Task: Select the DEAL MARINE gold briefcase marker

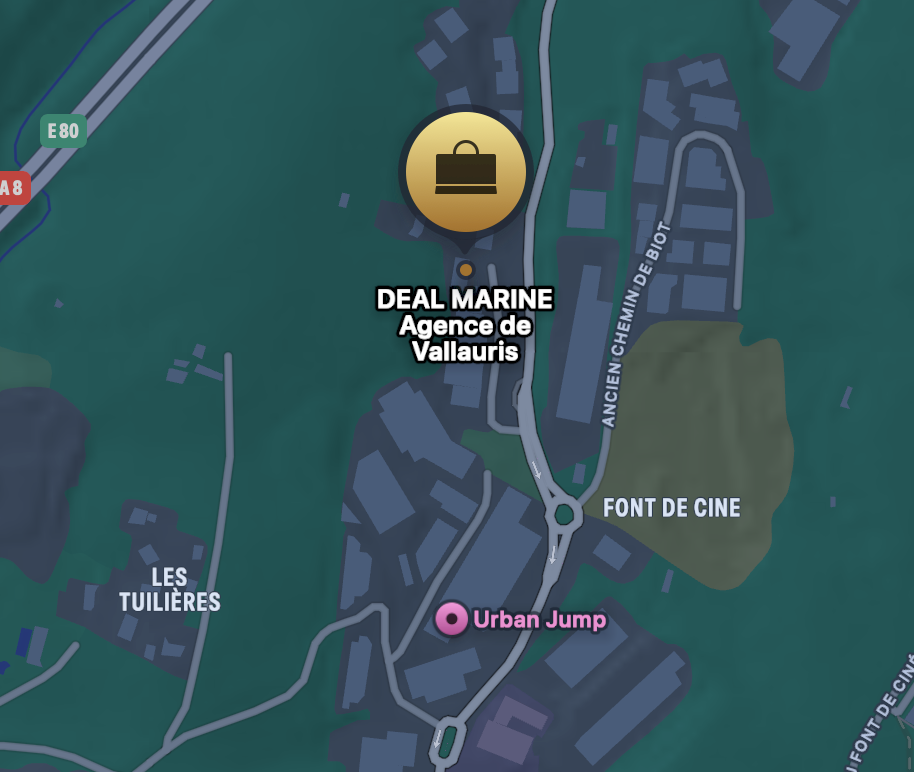Action: (x=465, y=171)
